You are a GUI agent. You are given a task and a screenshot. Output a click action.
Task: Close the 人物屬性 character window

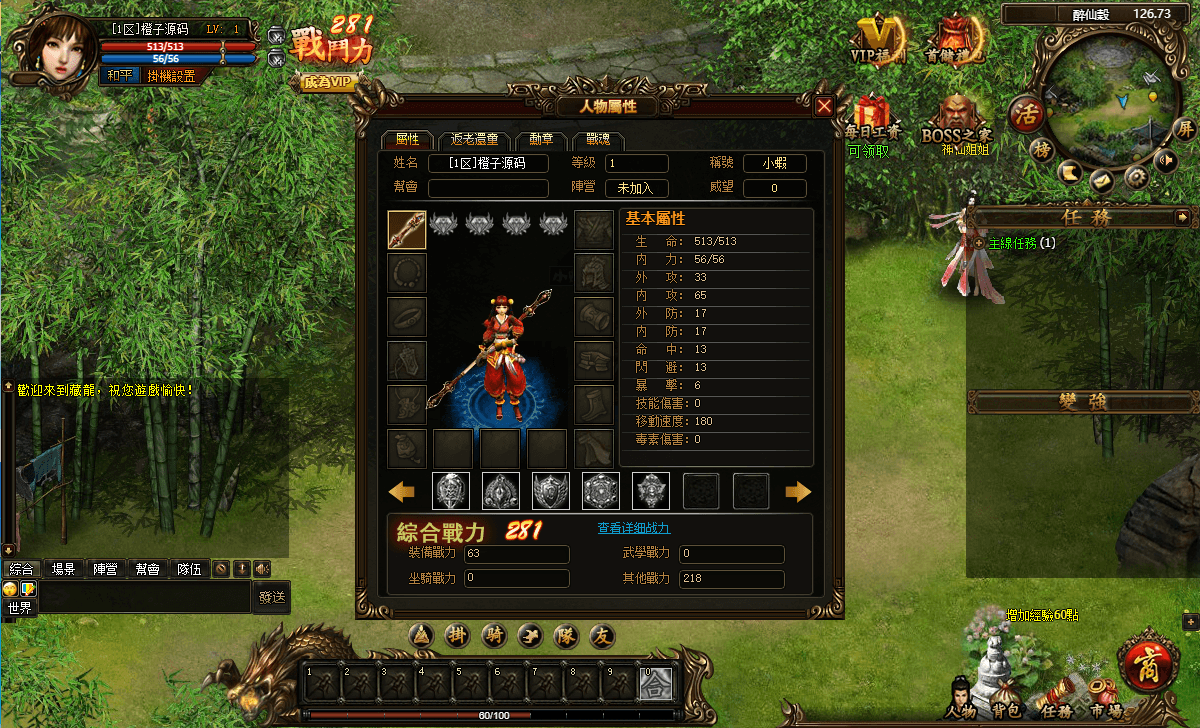[824, 106]
